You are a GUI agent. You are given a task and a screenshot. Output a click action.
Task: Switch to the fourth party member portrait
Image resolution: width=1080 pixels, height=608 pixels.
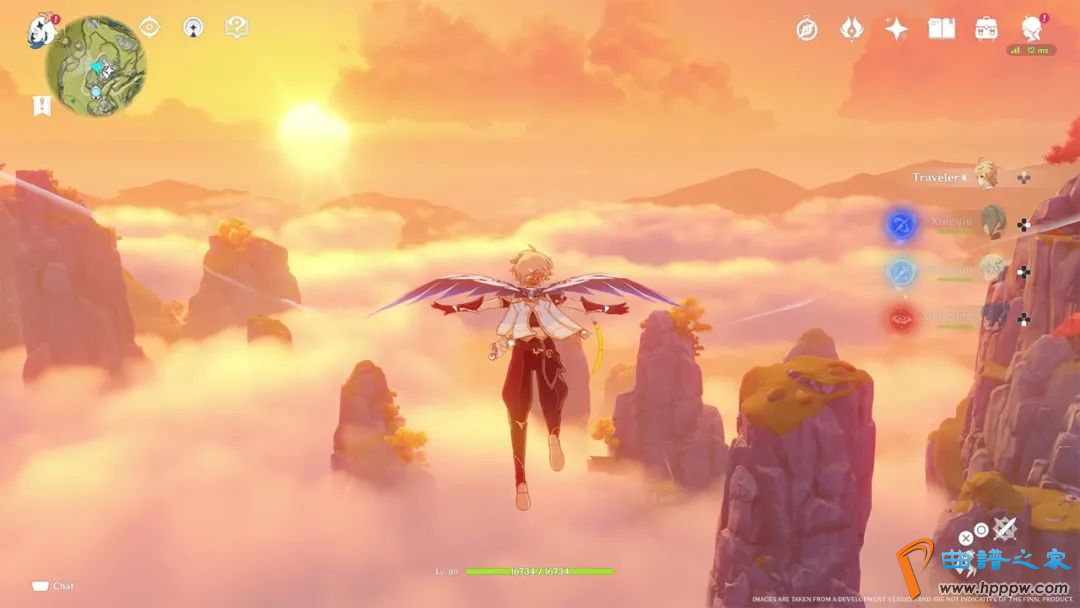[x=992, y=317]
